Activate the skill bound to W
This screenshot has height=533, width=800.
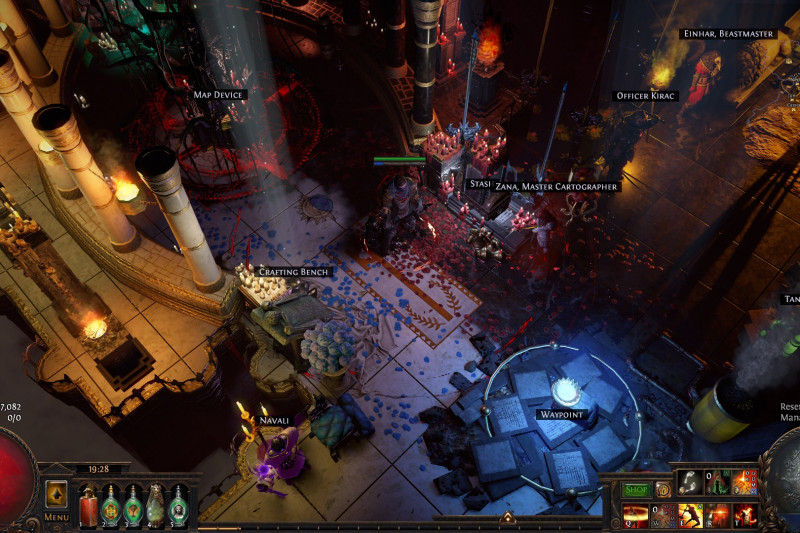pos(663,514)
